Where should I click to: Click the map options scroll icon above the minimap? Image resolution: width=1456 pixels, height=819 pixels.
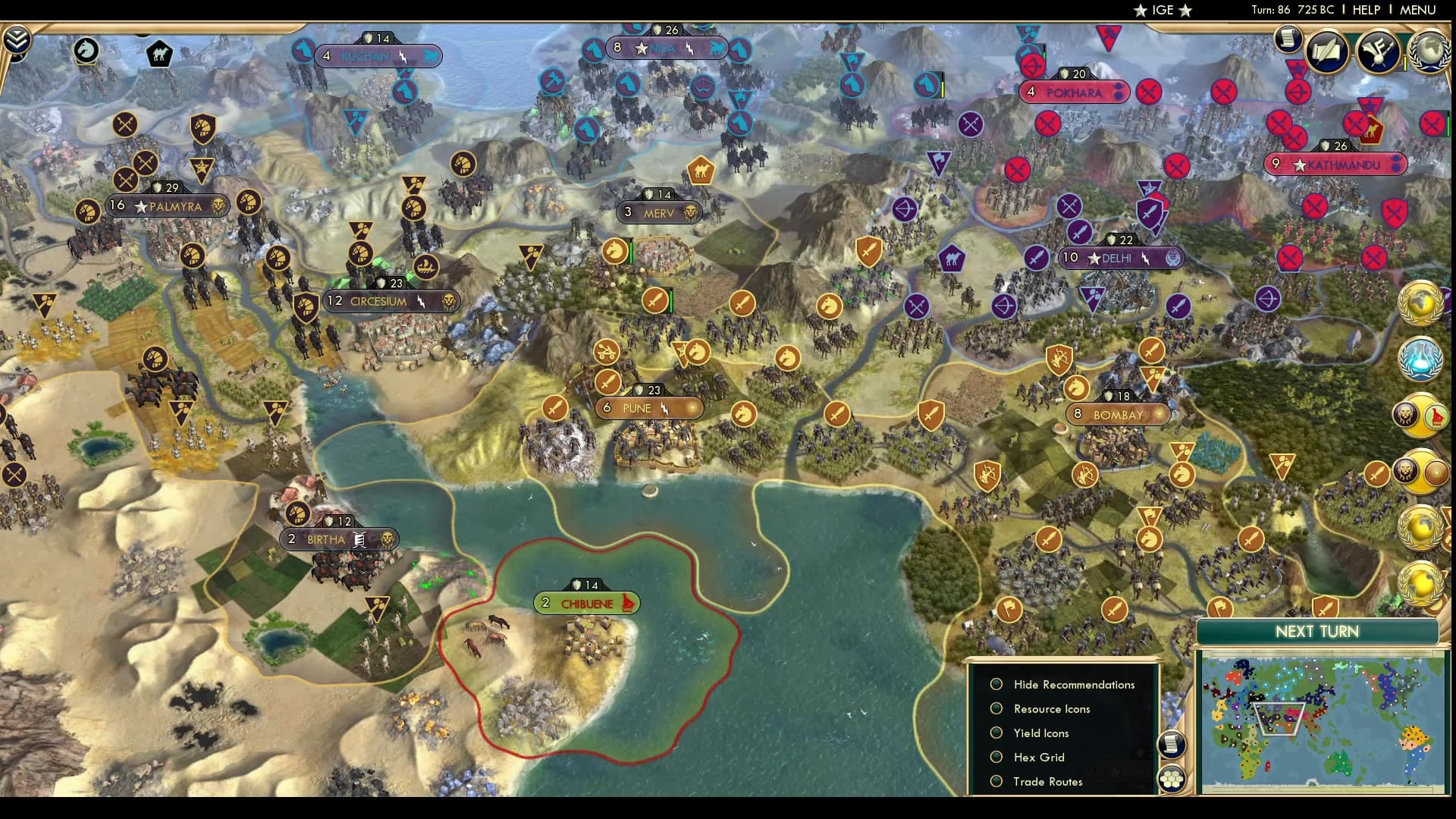(x=1172, y=745)
